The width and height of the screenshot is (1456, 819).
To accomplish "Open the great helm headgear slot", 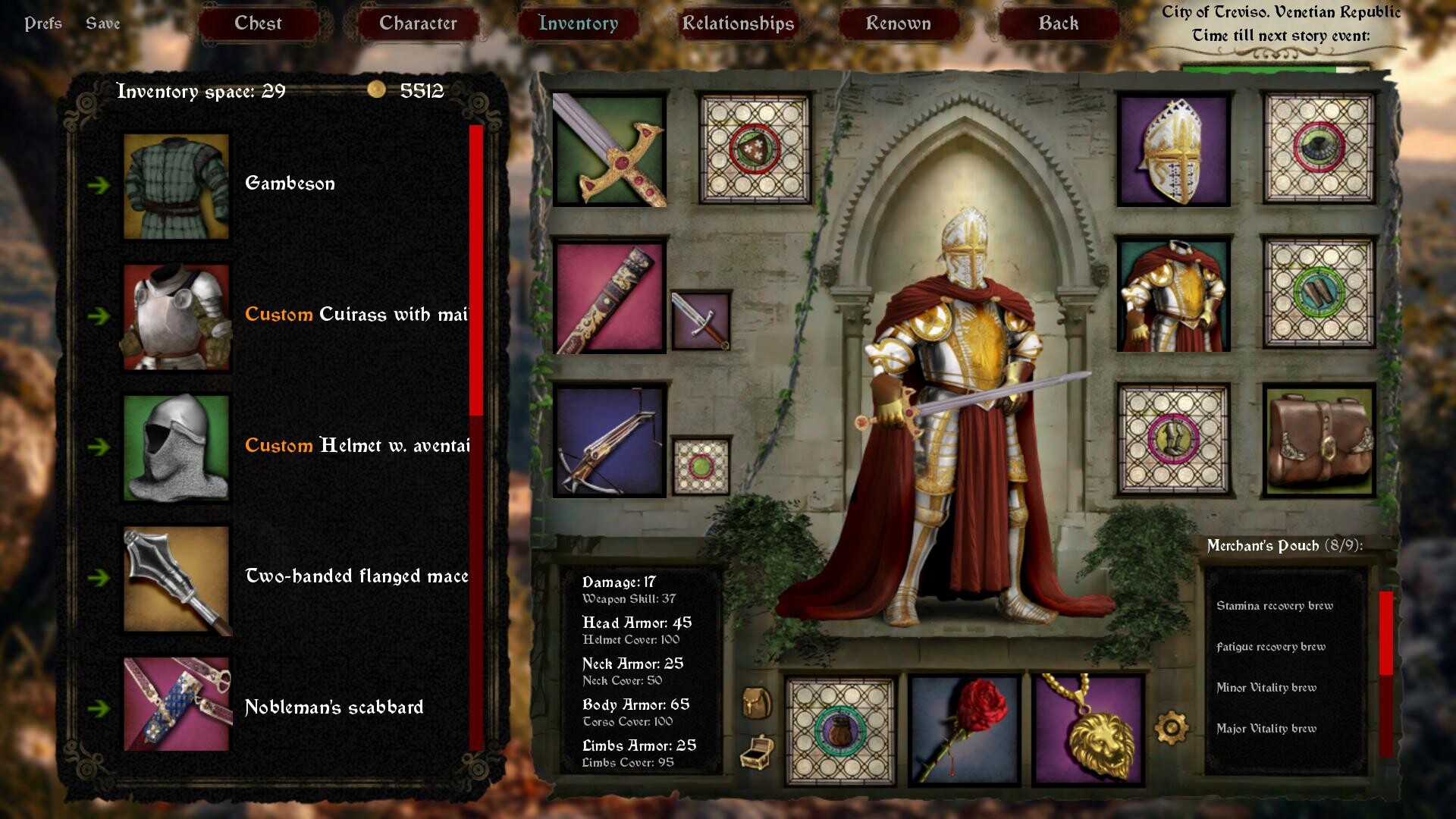I will click(x=1172, y=150).
